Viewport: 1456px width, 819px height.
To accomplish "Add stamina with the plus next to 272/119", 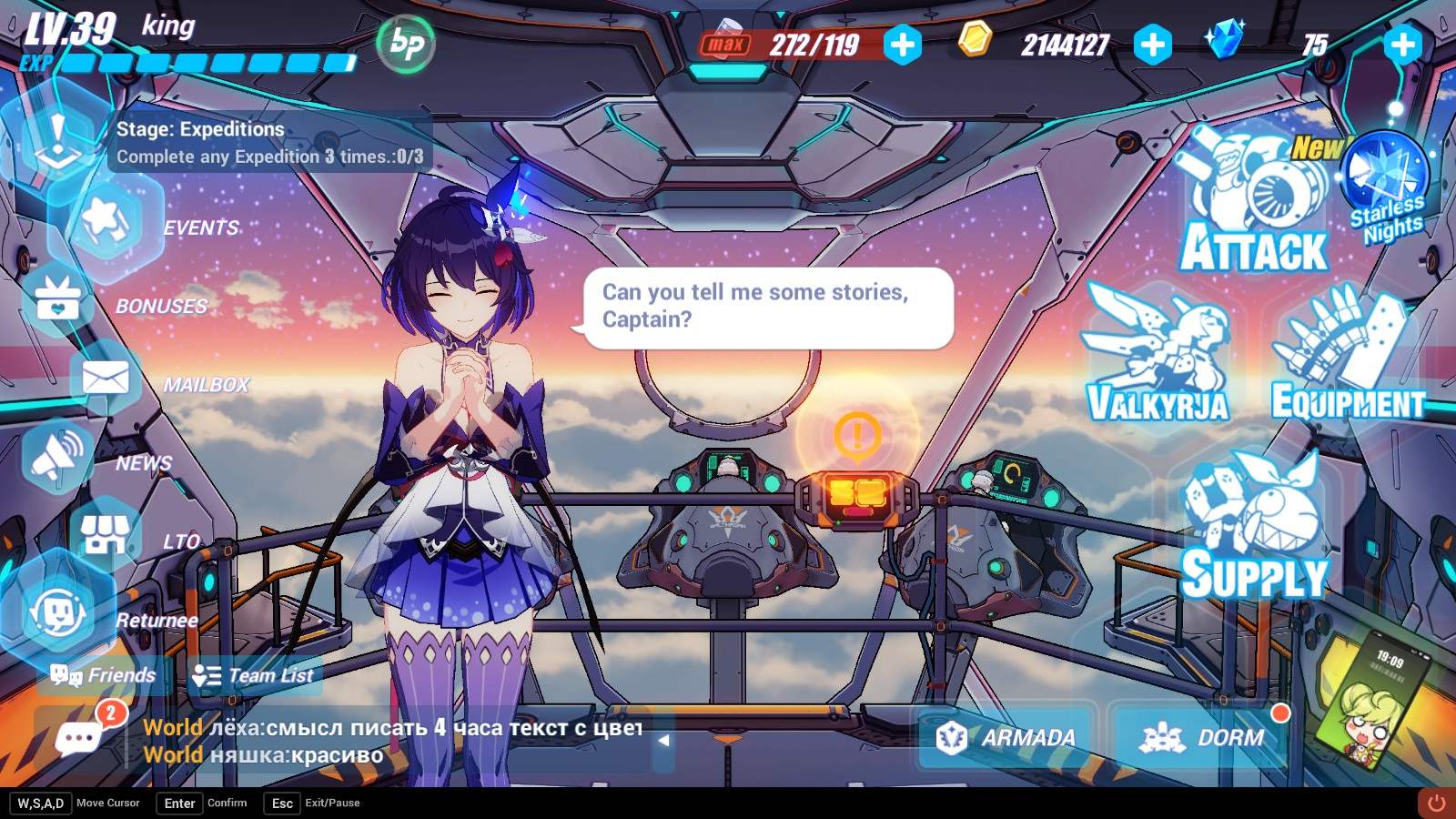I will tap(902, 42).
